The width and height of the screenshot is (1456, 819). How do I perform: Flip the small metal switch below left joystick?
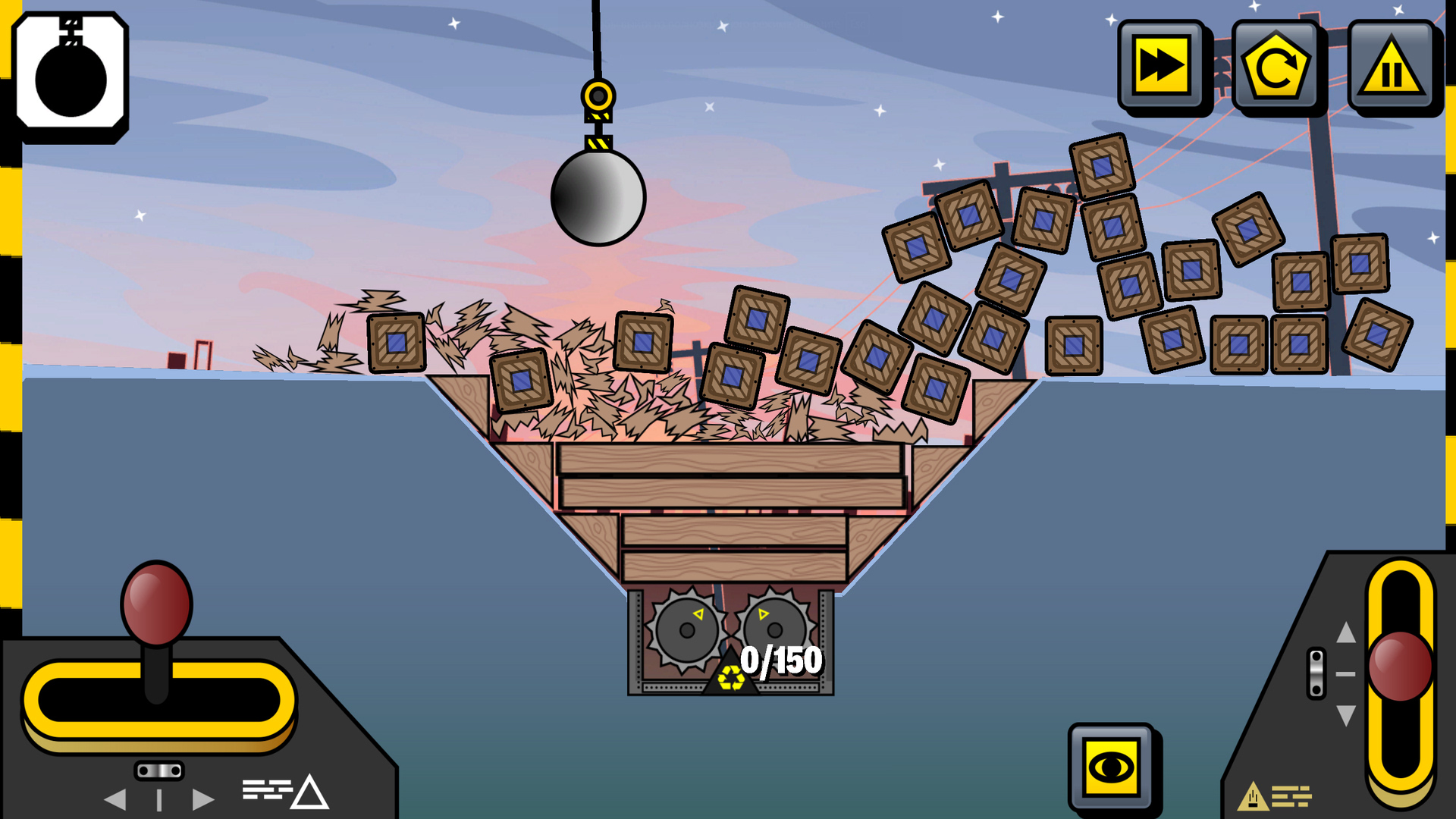160,771
